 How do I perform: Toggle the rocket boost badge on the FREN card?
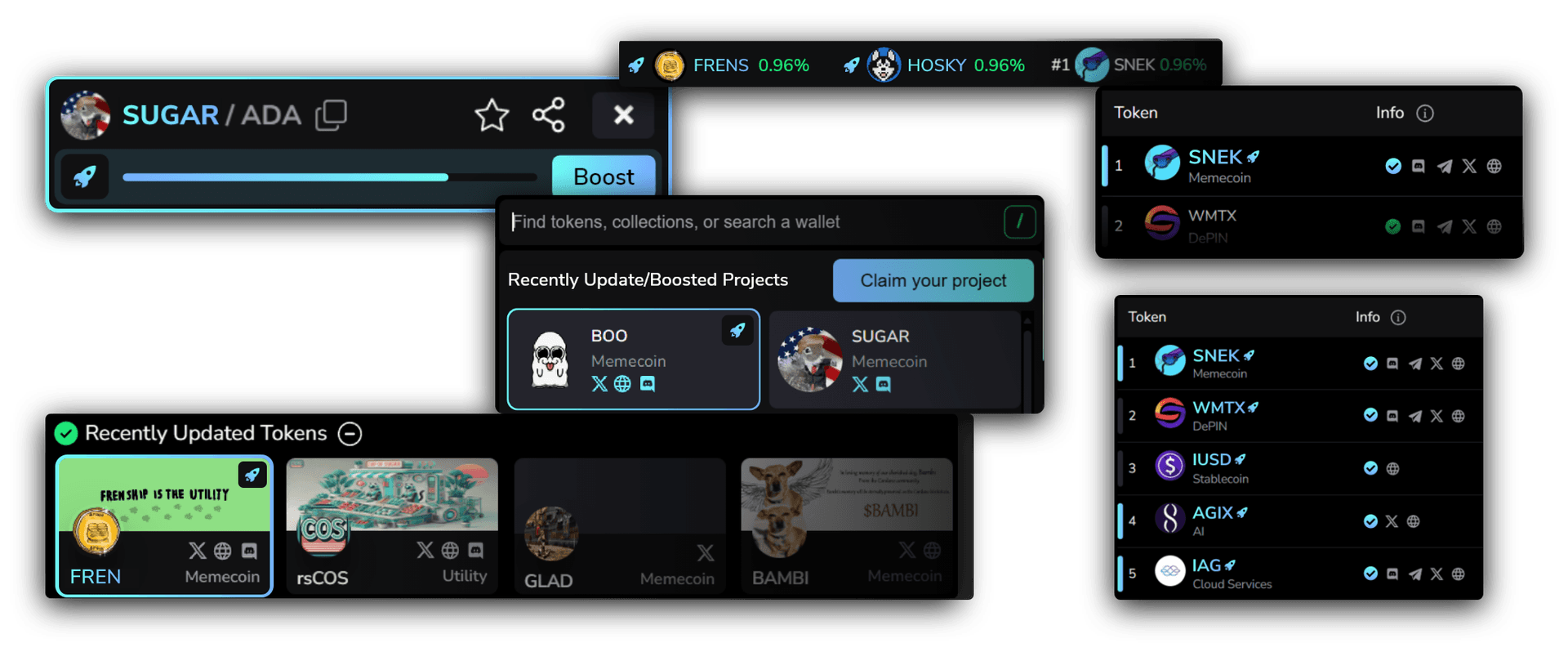[253, 475]
